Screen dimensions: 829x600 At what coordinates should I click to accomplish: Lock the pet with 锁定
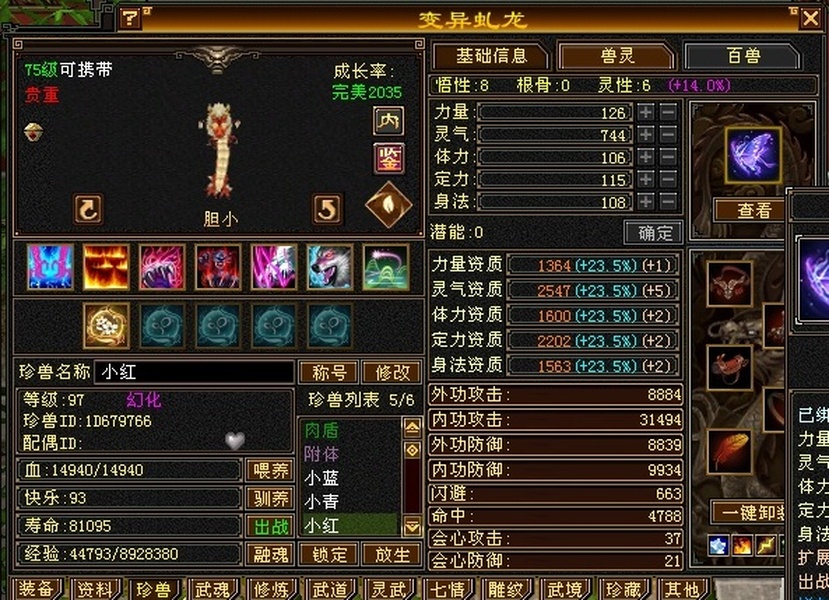(329, 554)
